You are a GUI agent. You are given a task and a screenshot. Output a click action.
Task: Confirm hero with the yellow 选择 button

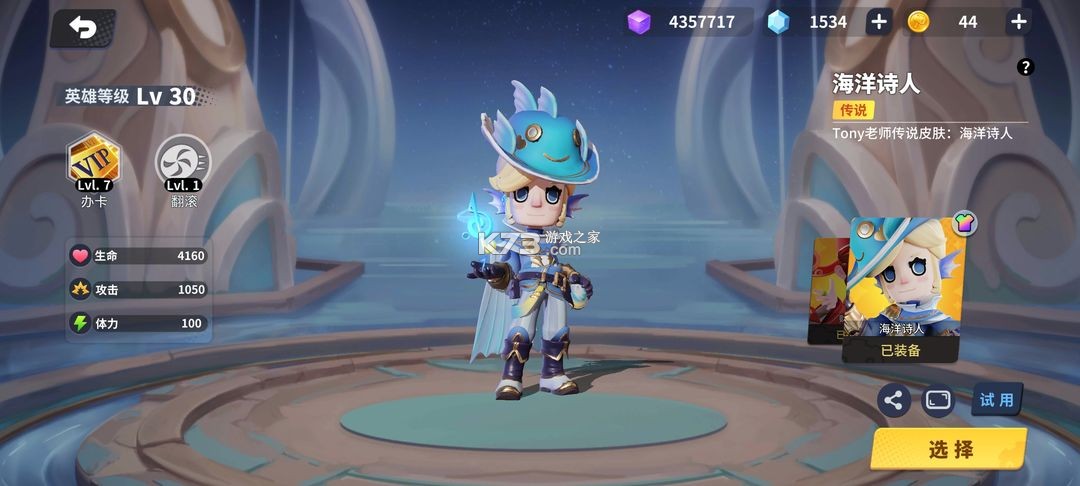pos(949,450)
